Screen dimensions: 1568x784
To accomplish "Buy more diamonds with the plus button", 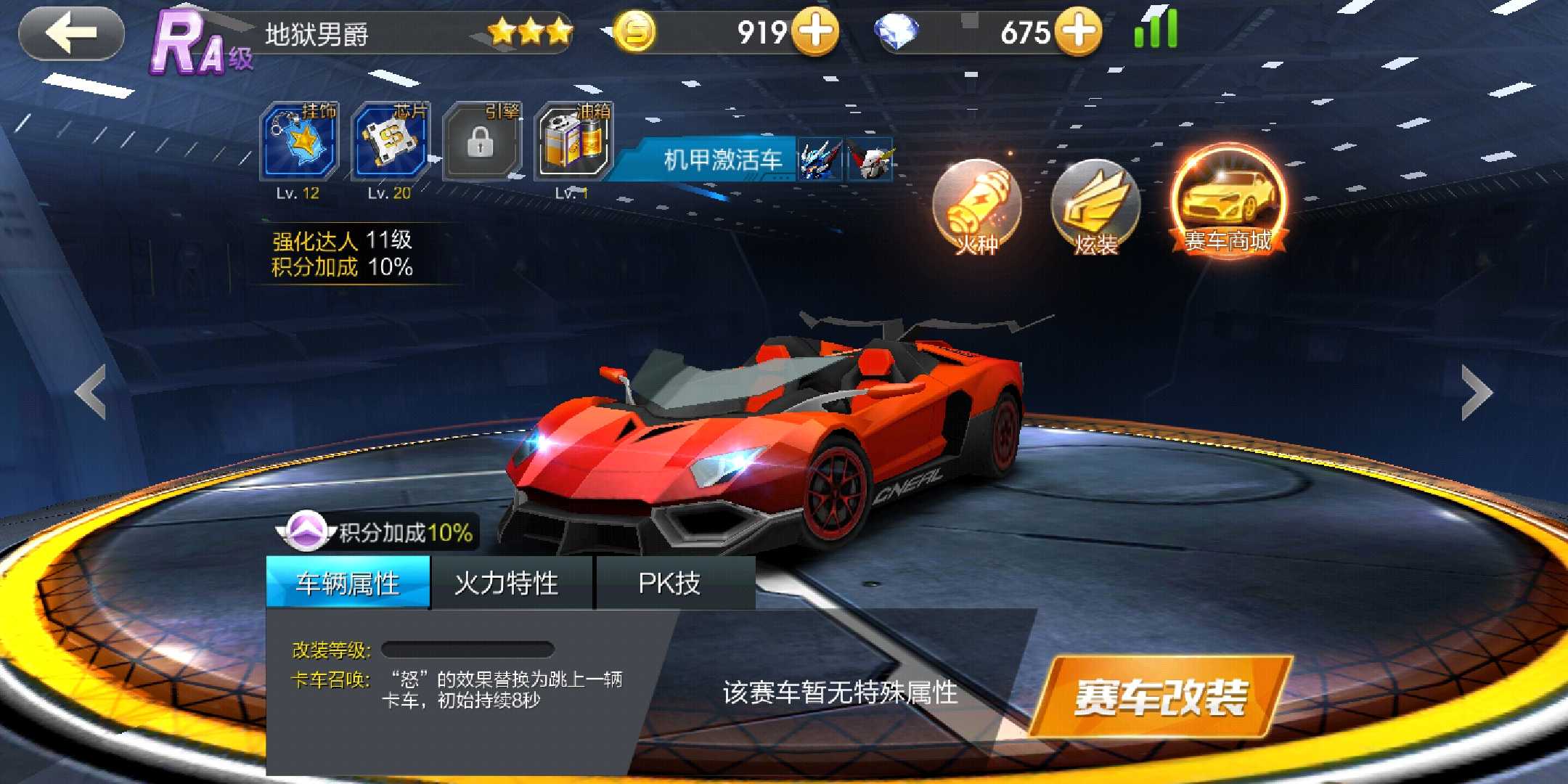I will [x=1078, y=32].
